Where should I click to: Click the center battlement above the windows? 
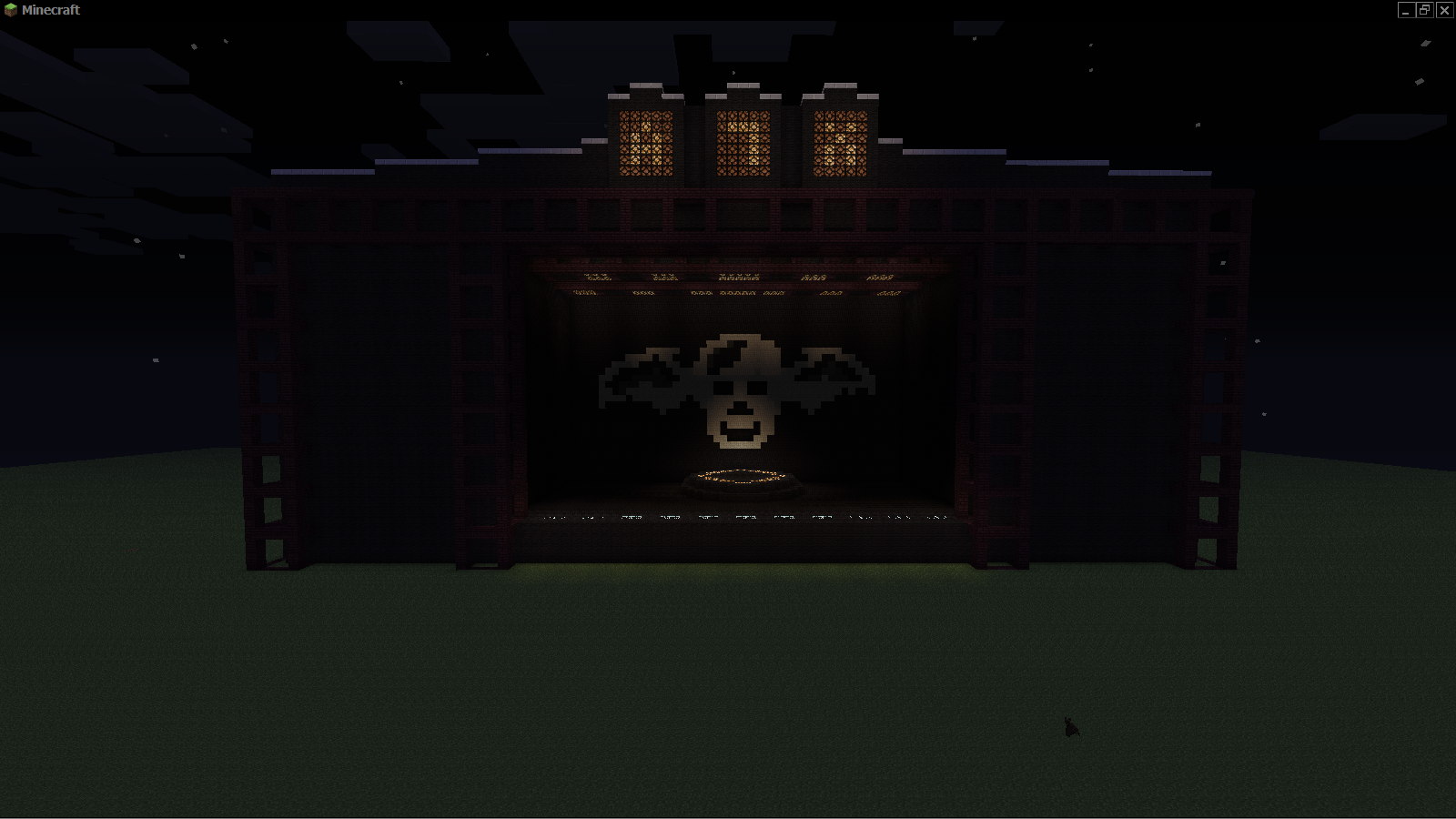point(742,86)
